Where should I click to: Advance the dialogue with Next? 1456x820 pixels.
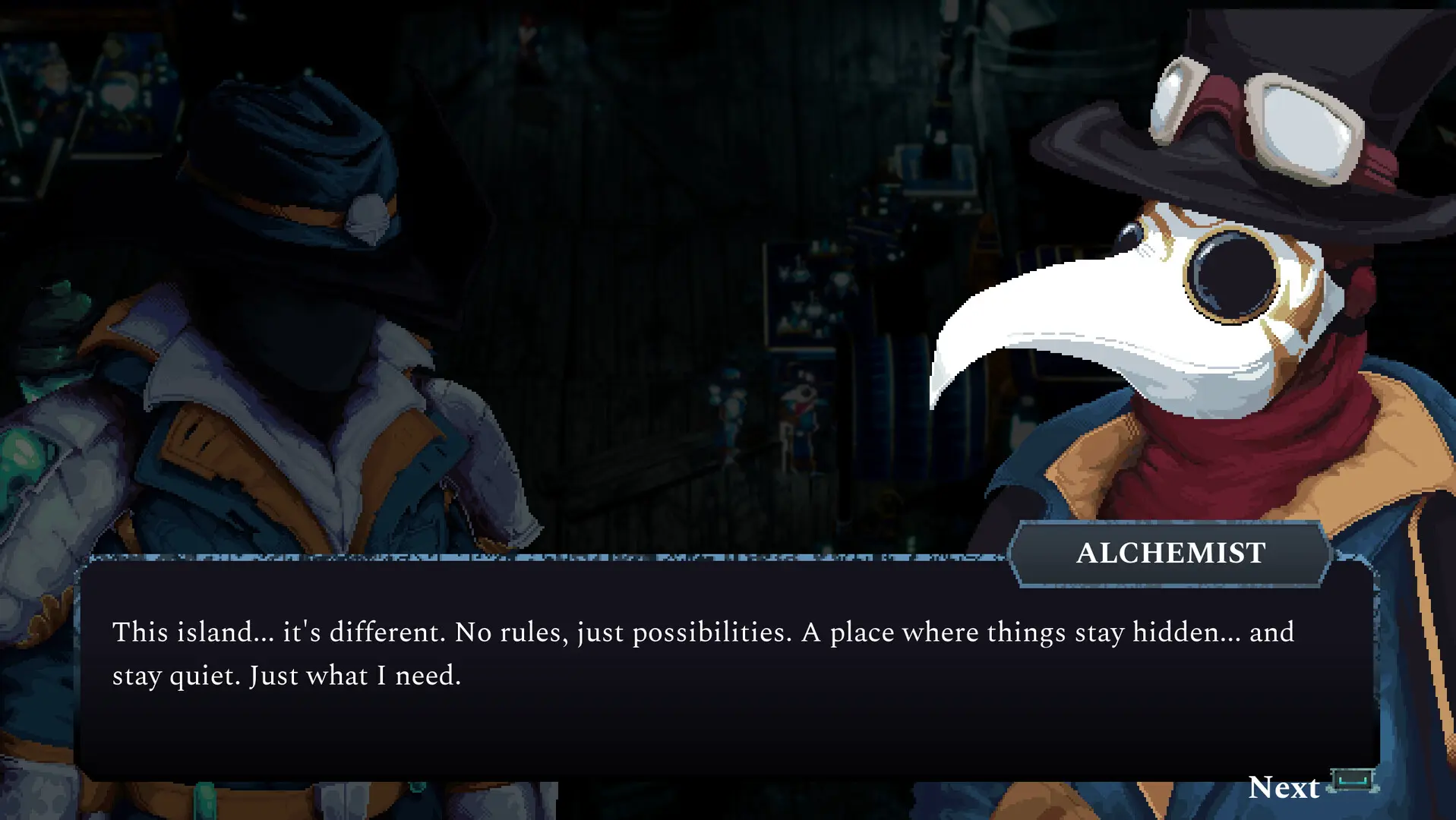pos(1285,787)
